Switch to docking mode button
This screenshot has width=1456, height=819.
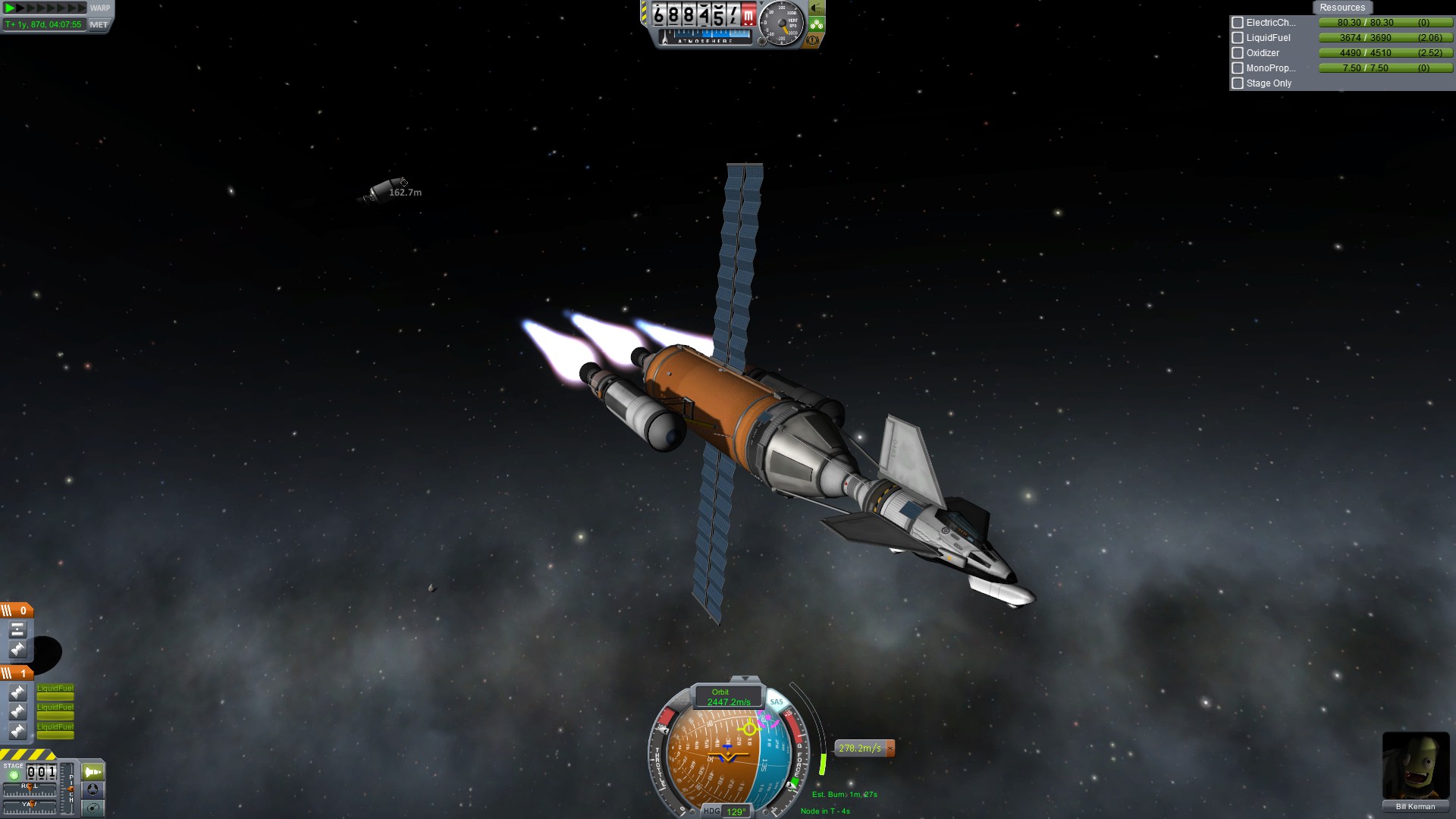click(93, 789)
